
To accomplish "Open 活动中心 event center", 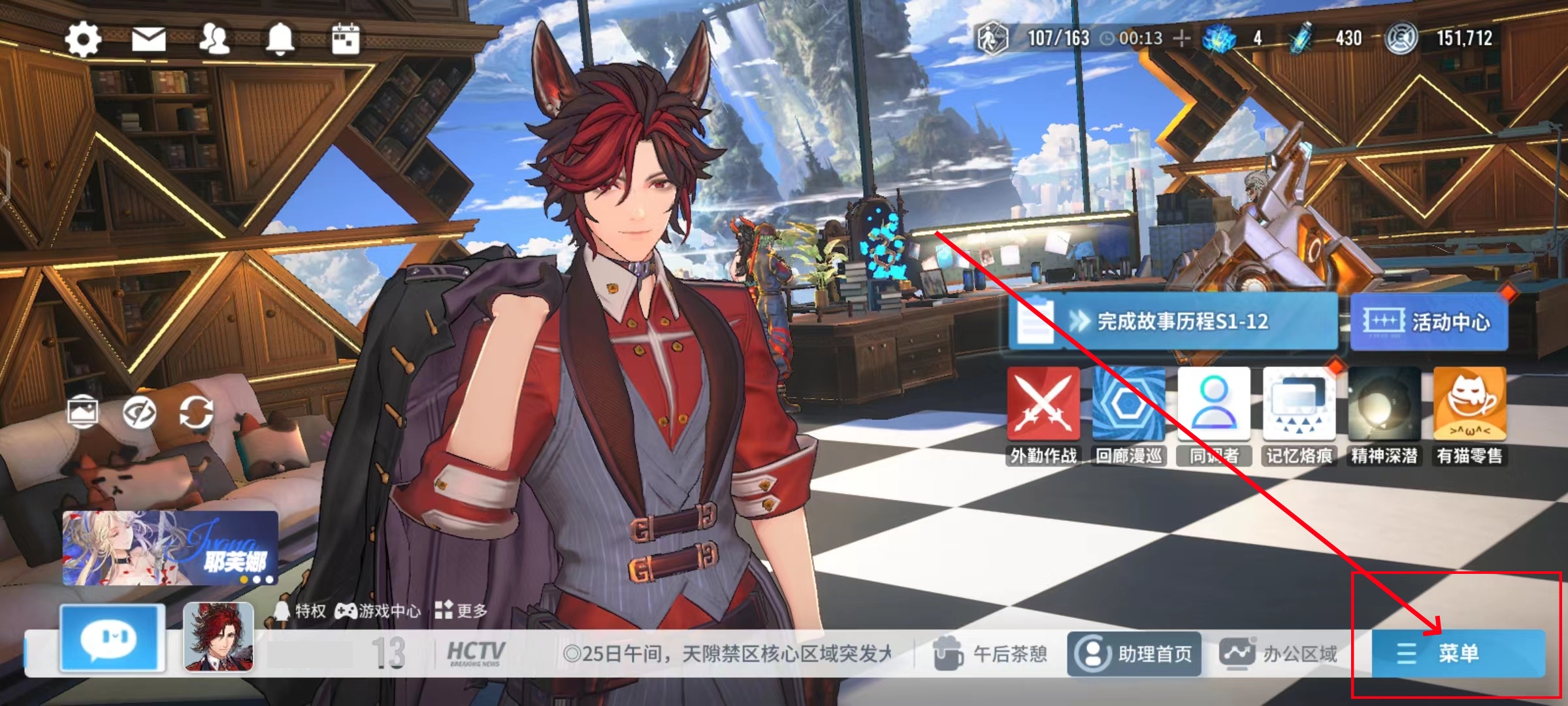I will click(1429, 322).
